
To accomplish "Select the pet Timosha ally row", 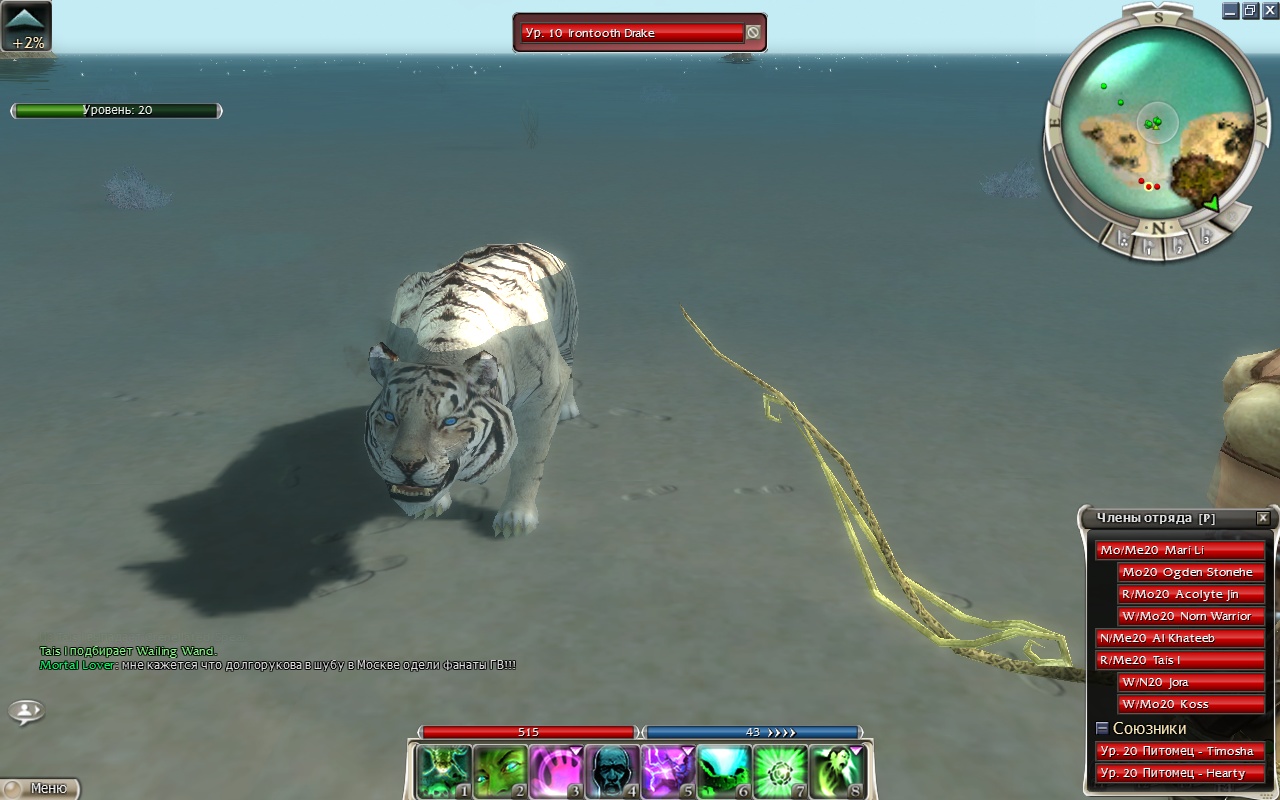I will (x=1180, y=751).
